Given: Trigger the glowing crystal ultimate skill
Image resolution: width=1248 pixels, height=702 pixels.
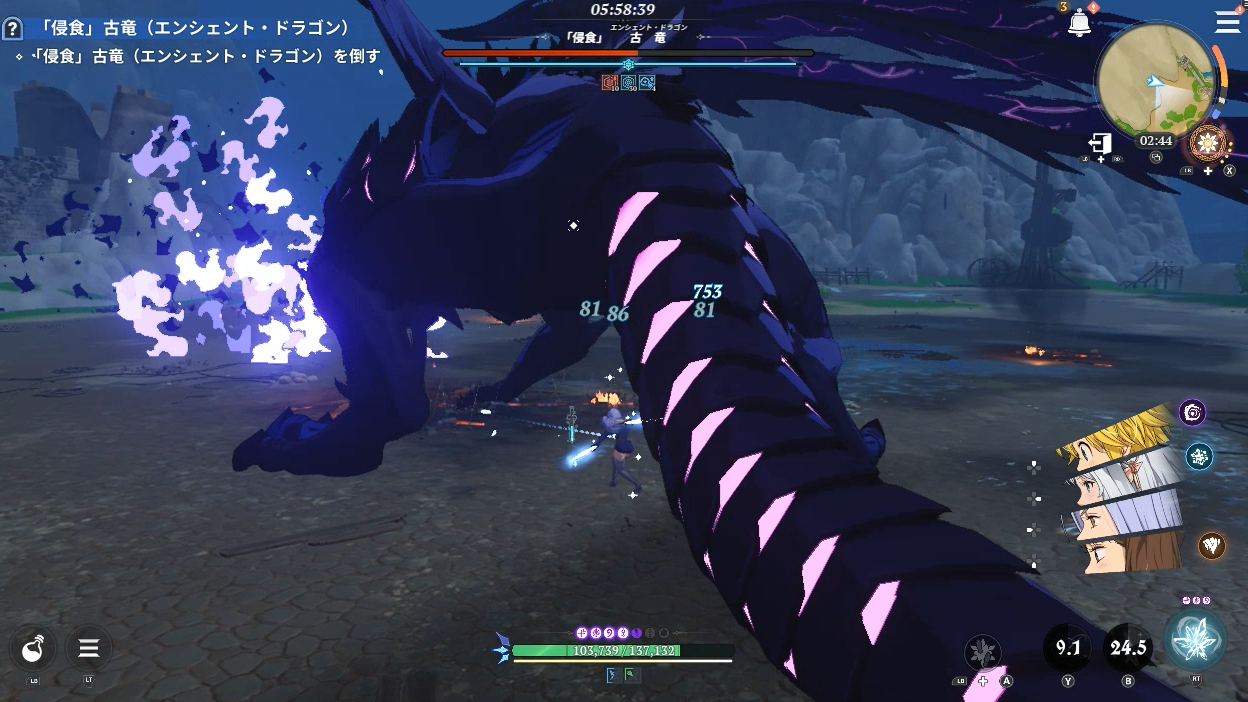Looking at the screenshot, I should tap(1195, 640).
